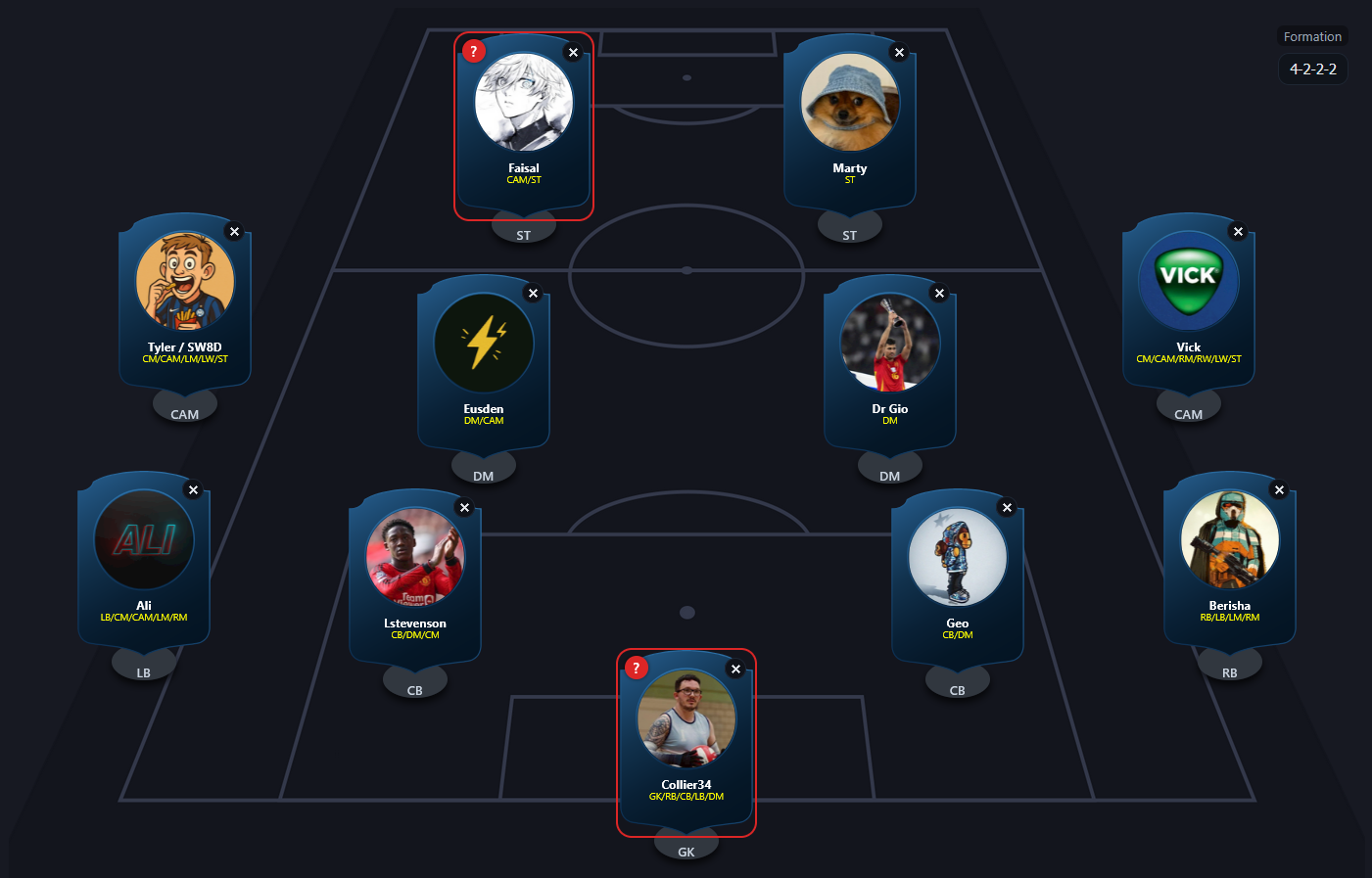
Task: Select the Vick green logo avatar
Action: click(1187, 280)
